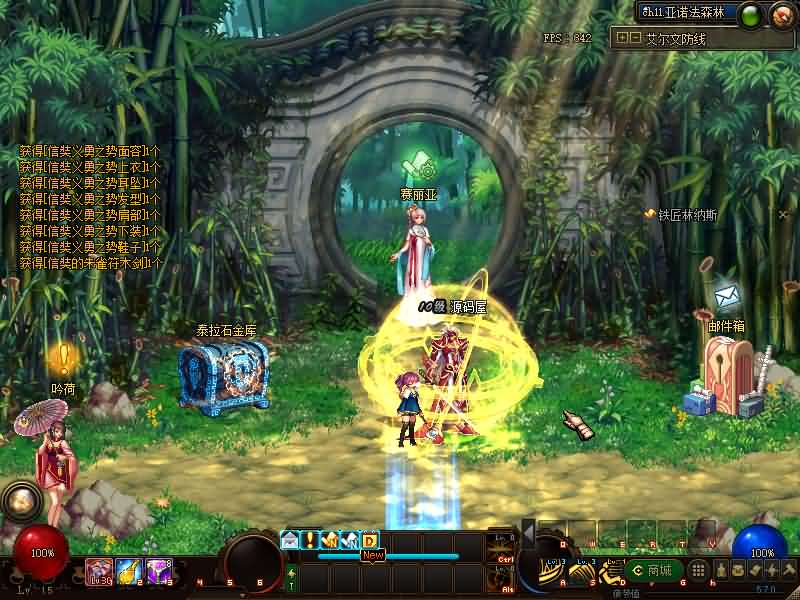Click the green orb beside the channel name
Screen dimensions: 800x600
pos(751,14)
